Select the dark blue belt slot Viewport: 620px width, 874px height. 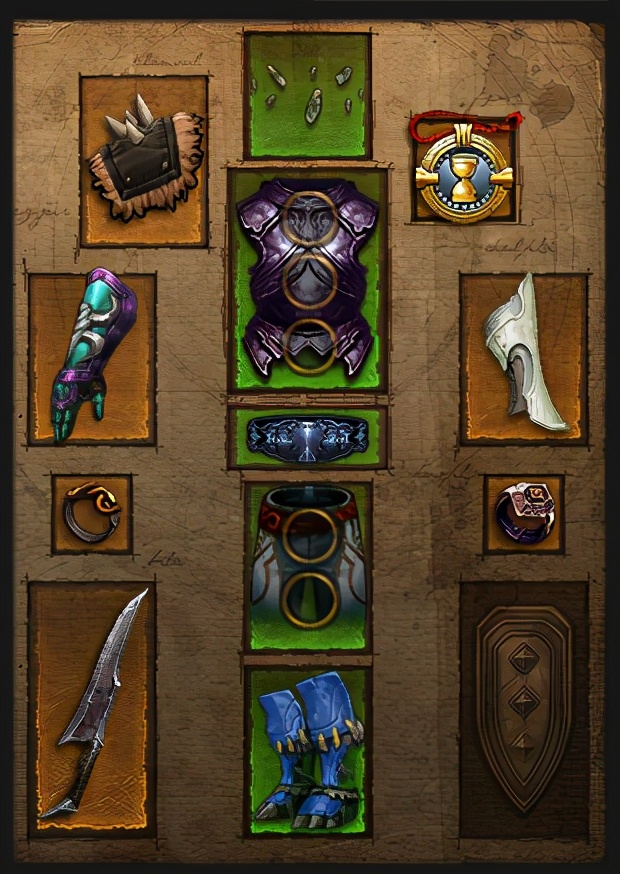coord(307,437)
